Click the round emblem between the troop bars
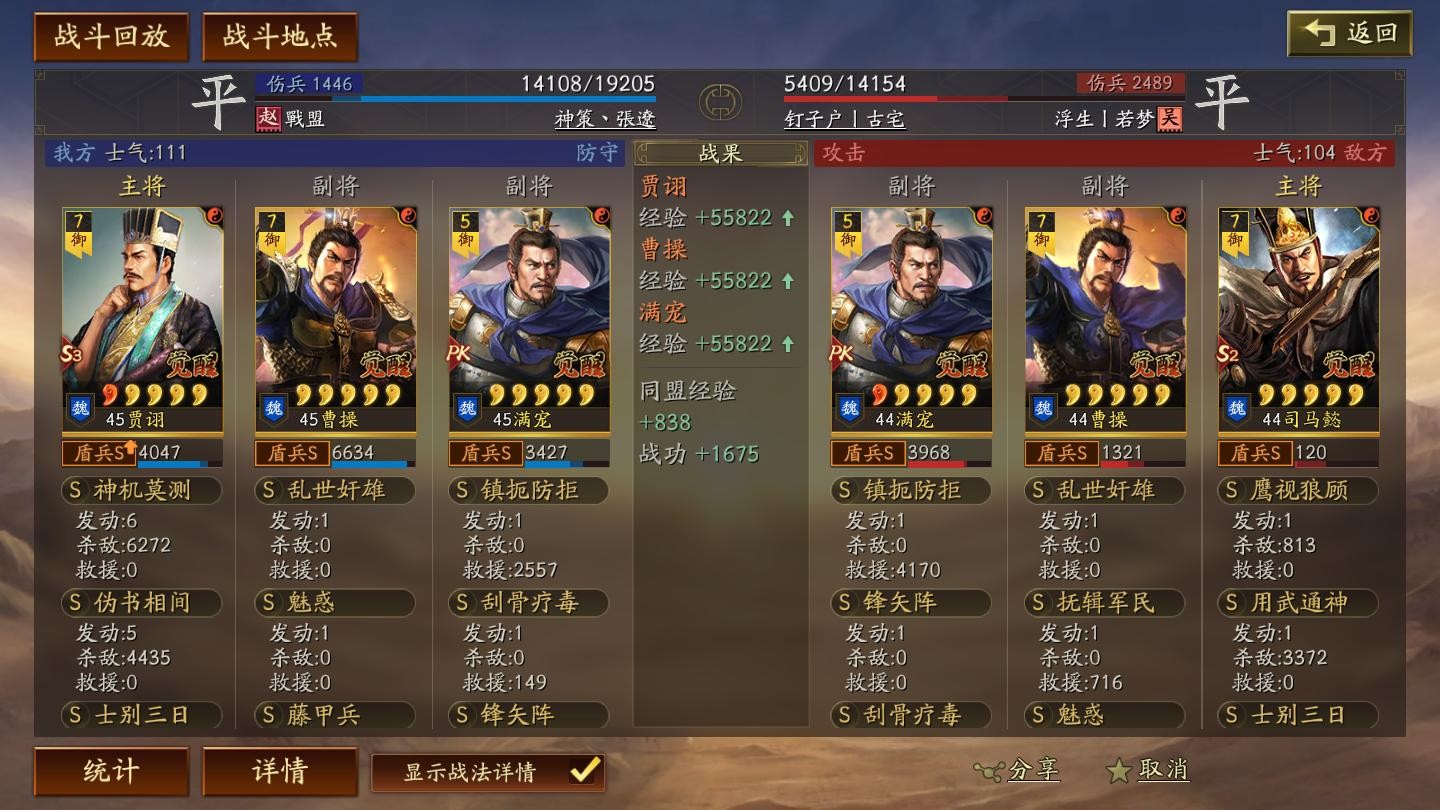 click(x=720, y=101)
